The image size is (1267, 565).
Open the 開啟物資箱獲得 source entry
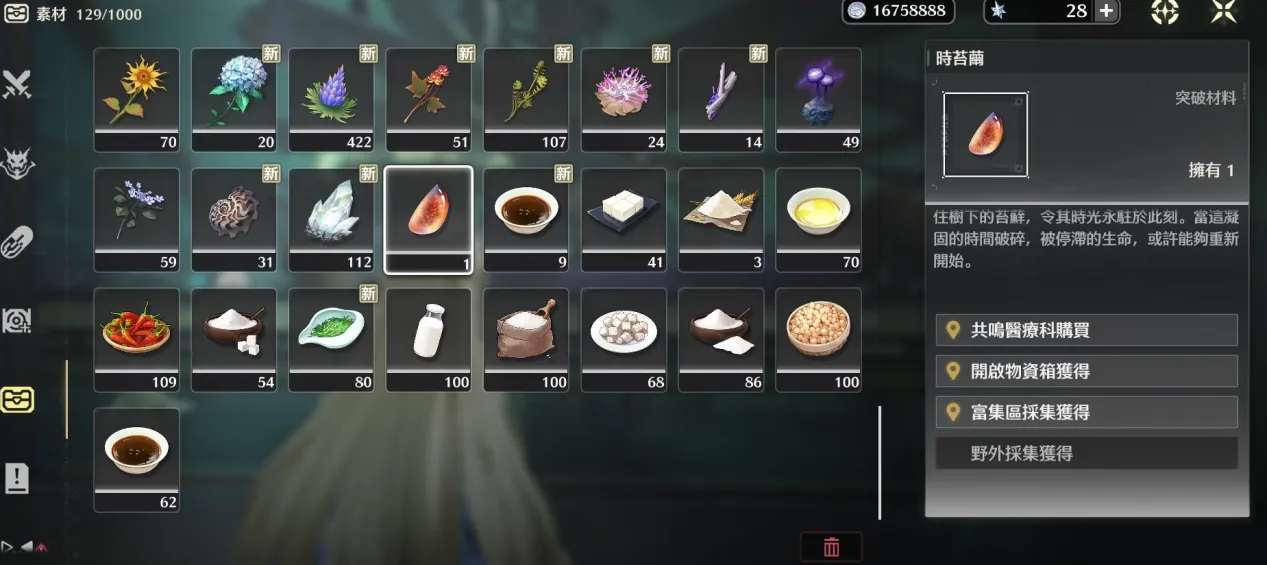(x=1086, y=371)
